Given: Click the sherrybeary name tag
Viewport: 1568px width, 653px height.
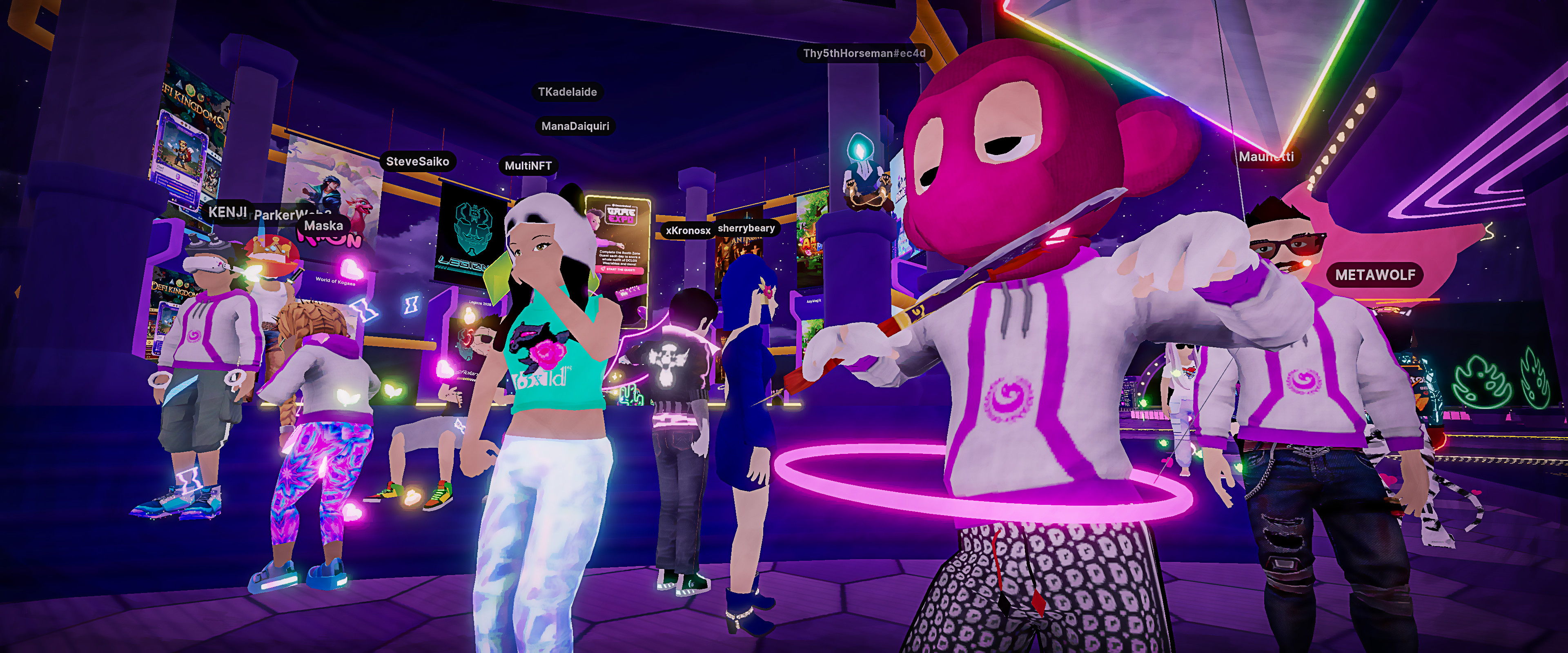Looking at the screenshot, I should click(x=746, y=228).
